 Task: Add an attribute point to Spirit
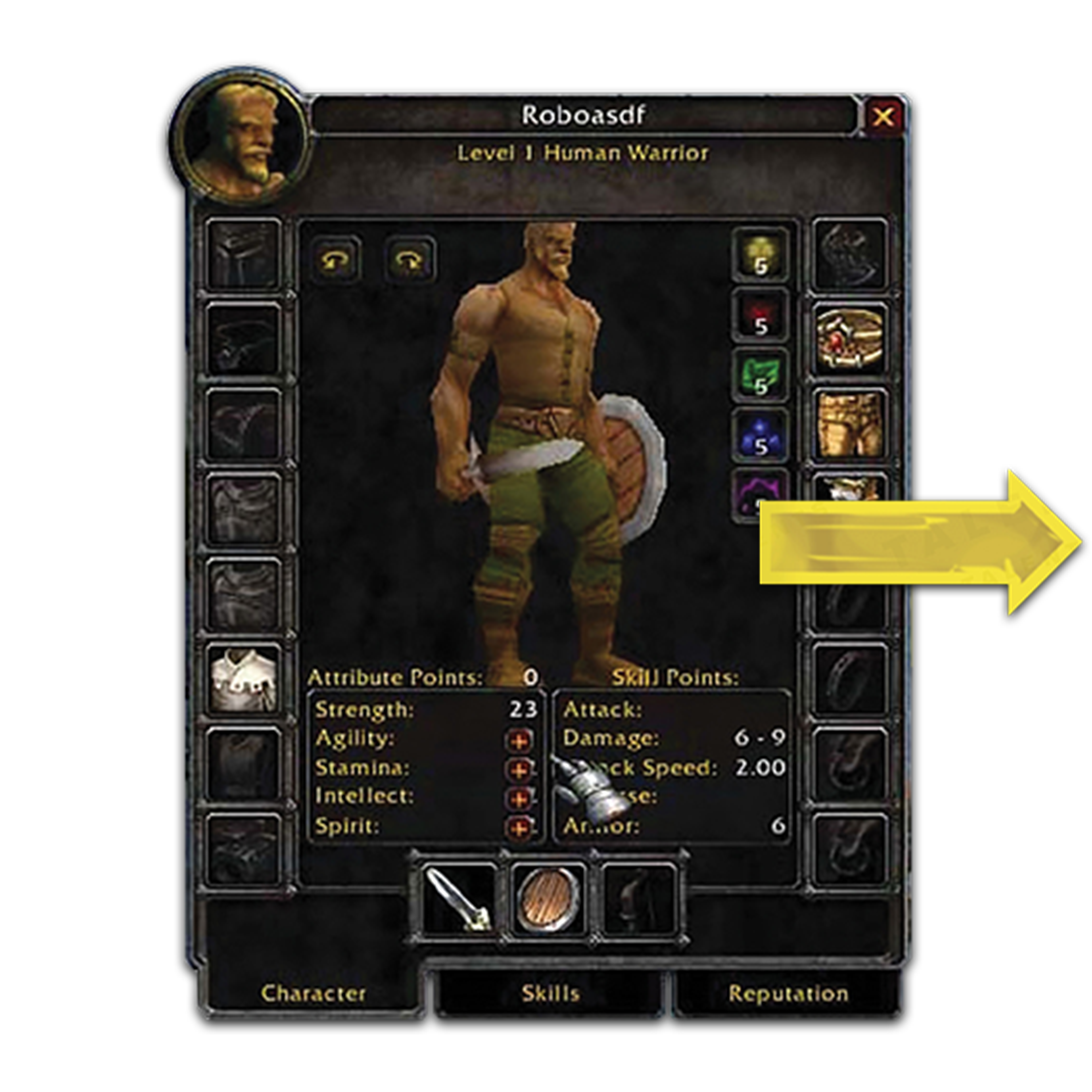[x=519, y=827]
